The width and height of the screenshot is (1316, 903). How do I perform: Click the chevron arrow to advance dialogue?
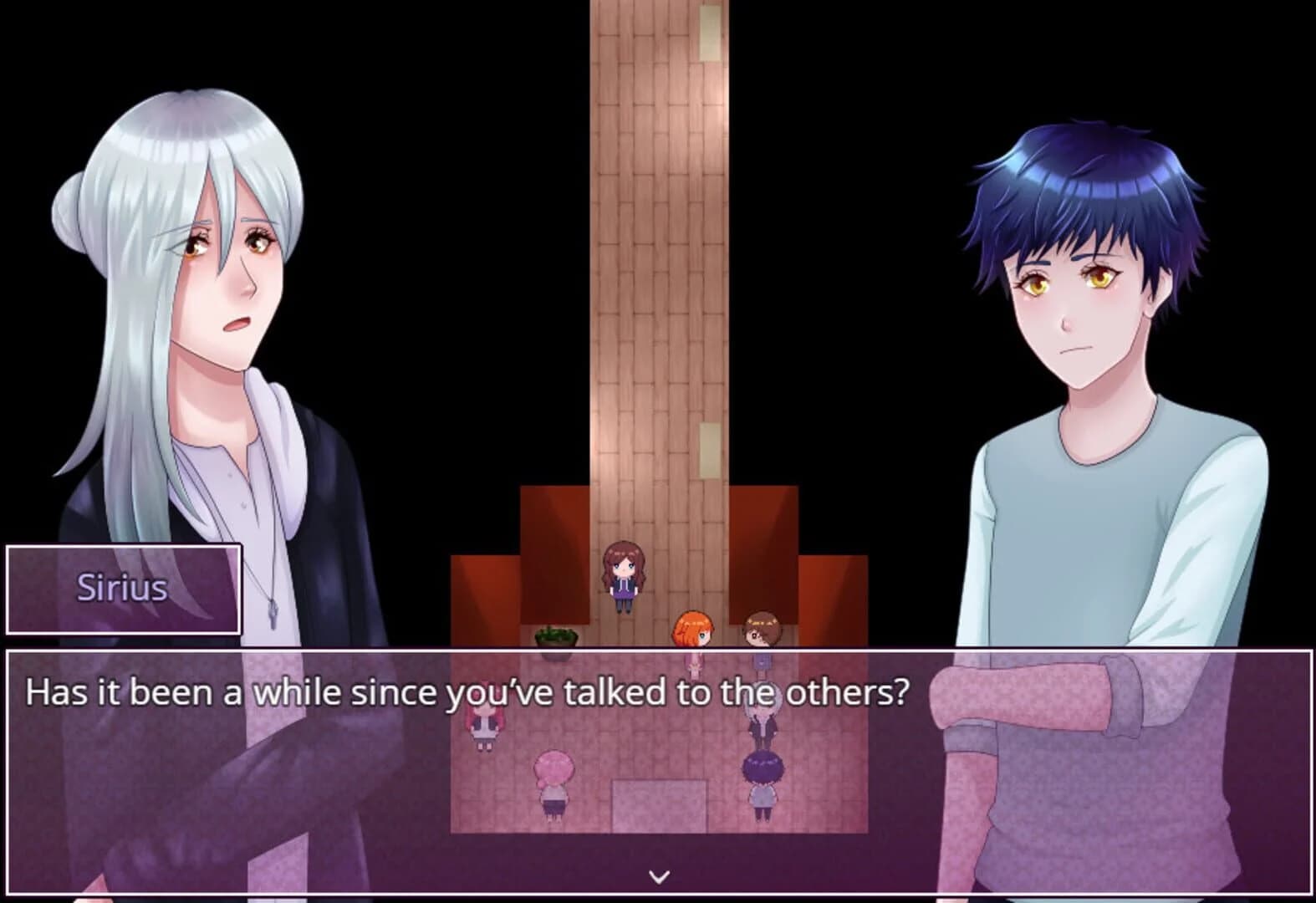pyautogui.click(x=658, y=876)
